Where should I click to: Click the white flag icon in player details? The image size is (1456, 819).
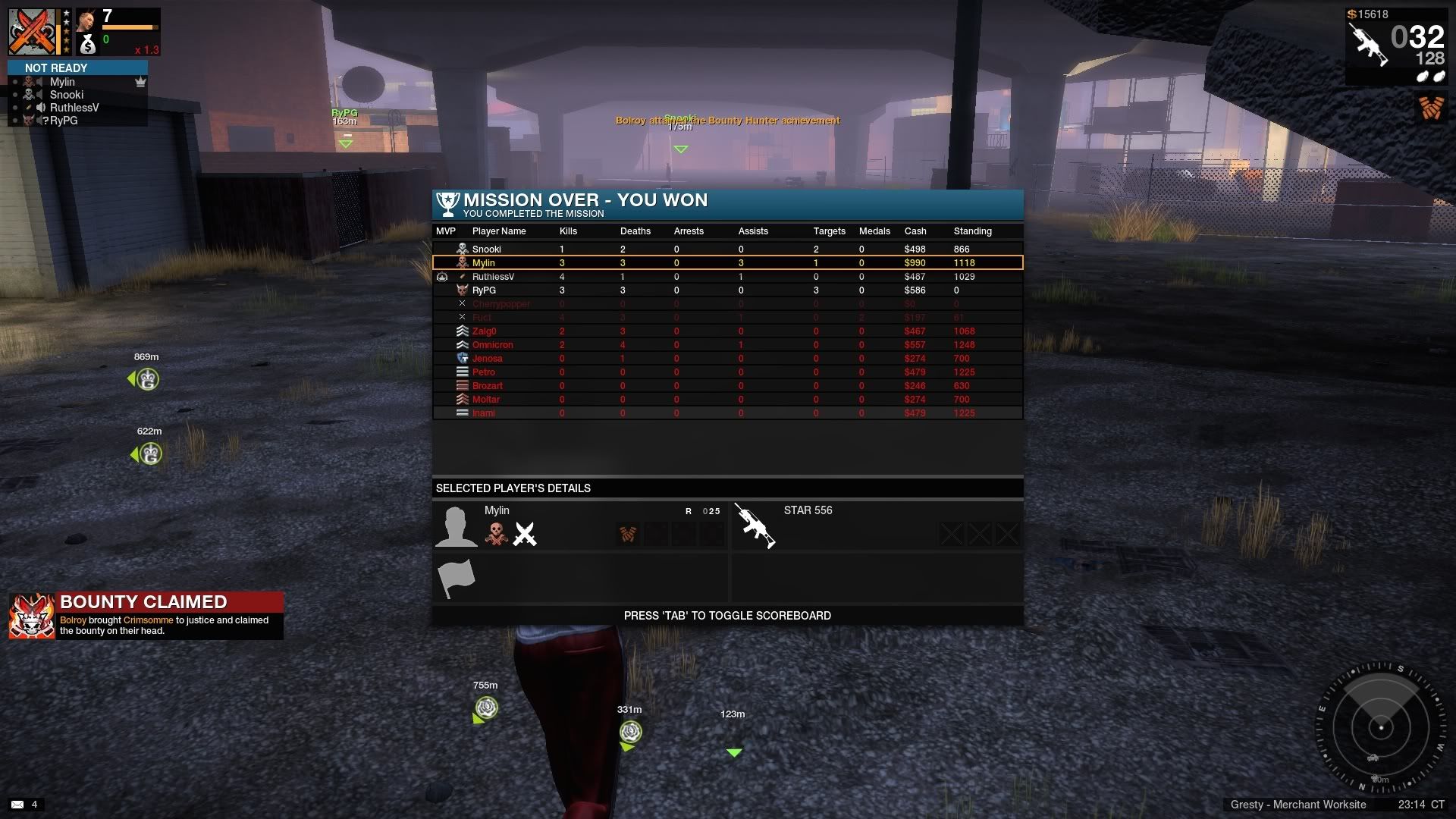pyautogui.click(x=456, y=579)
